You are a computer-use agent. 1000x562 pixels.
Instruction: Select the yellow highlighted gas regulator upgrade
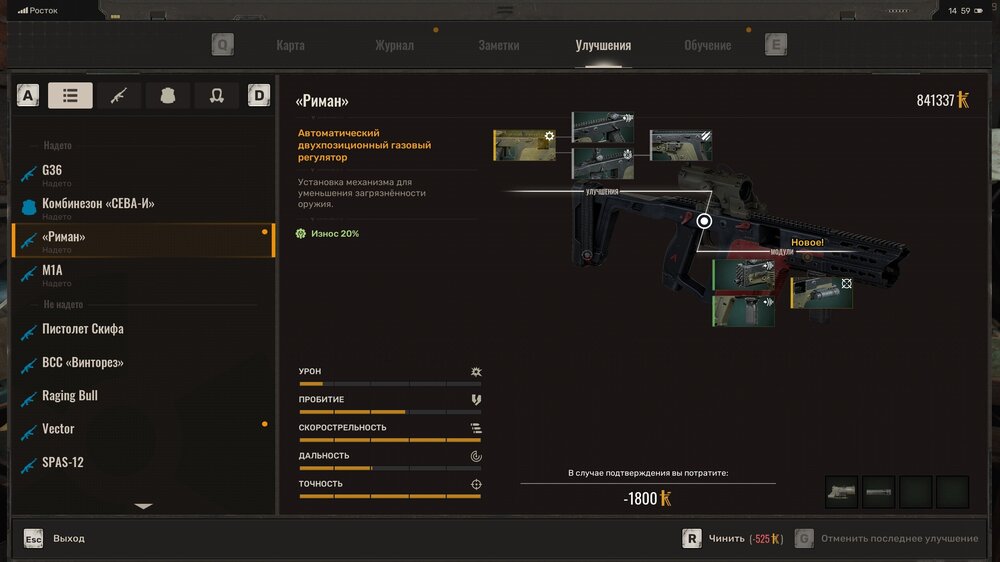(x=524, y=145)
